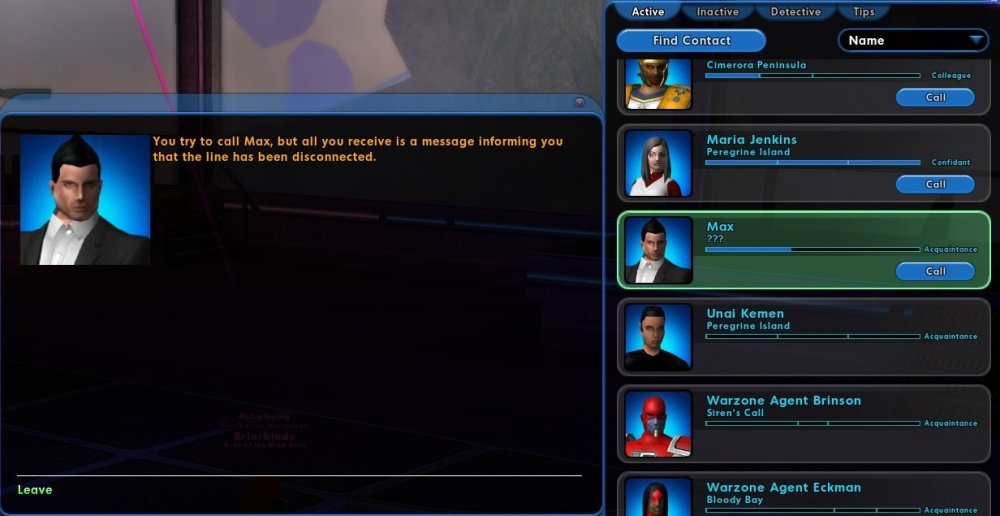Open the Detective tab
This screenshot has width=1000, height=516.
click(795, 12)
